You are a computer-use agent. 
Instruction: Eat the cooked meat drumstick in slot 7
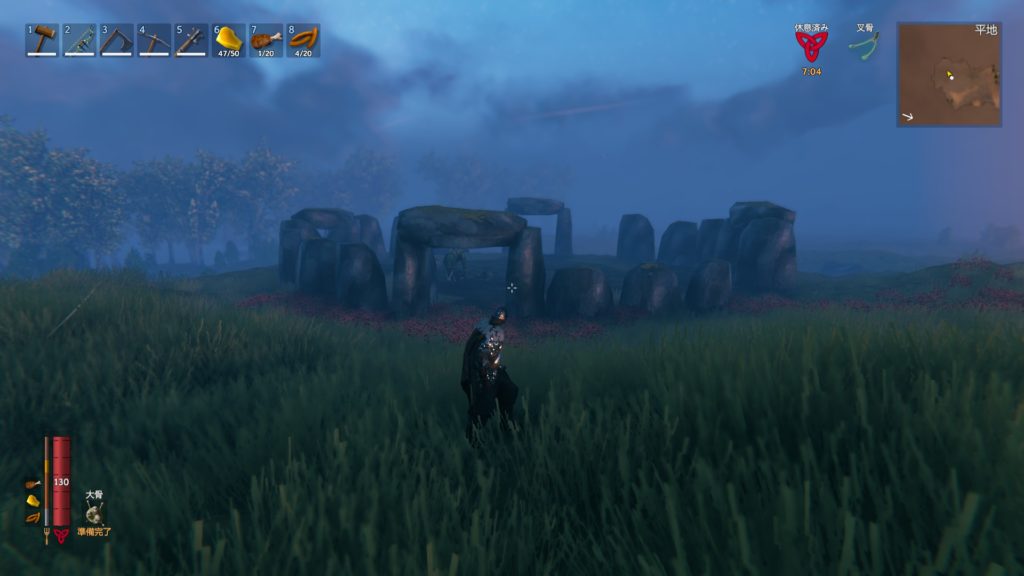coord(266,40)
